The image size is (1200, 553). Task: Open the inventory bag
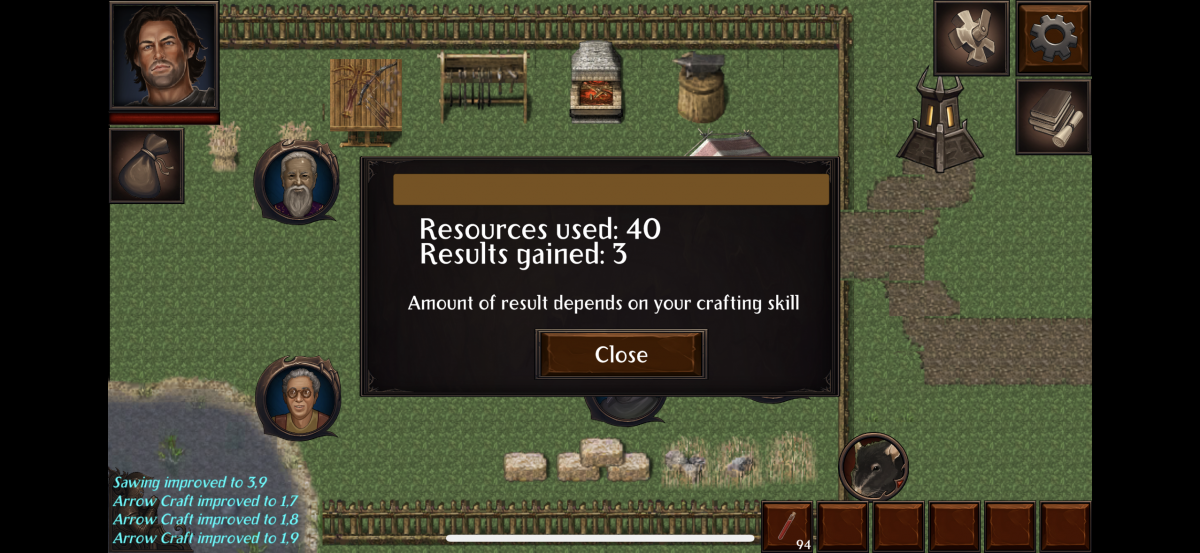pyautogui.click(x=146, y=165)
